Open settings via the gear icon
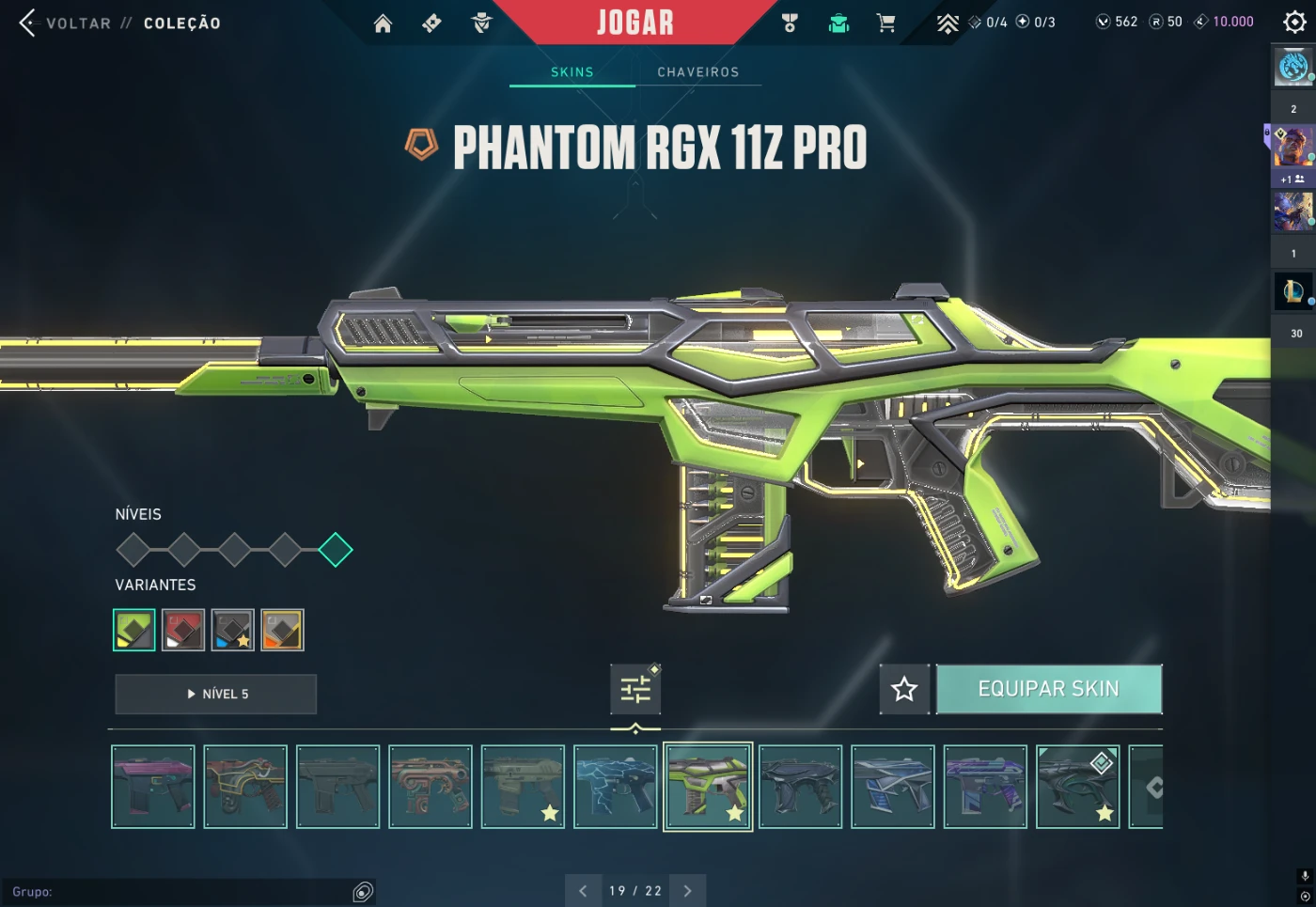 click(1294, 23)
